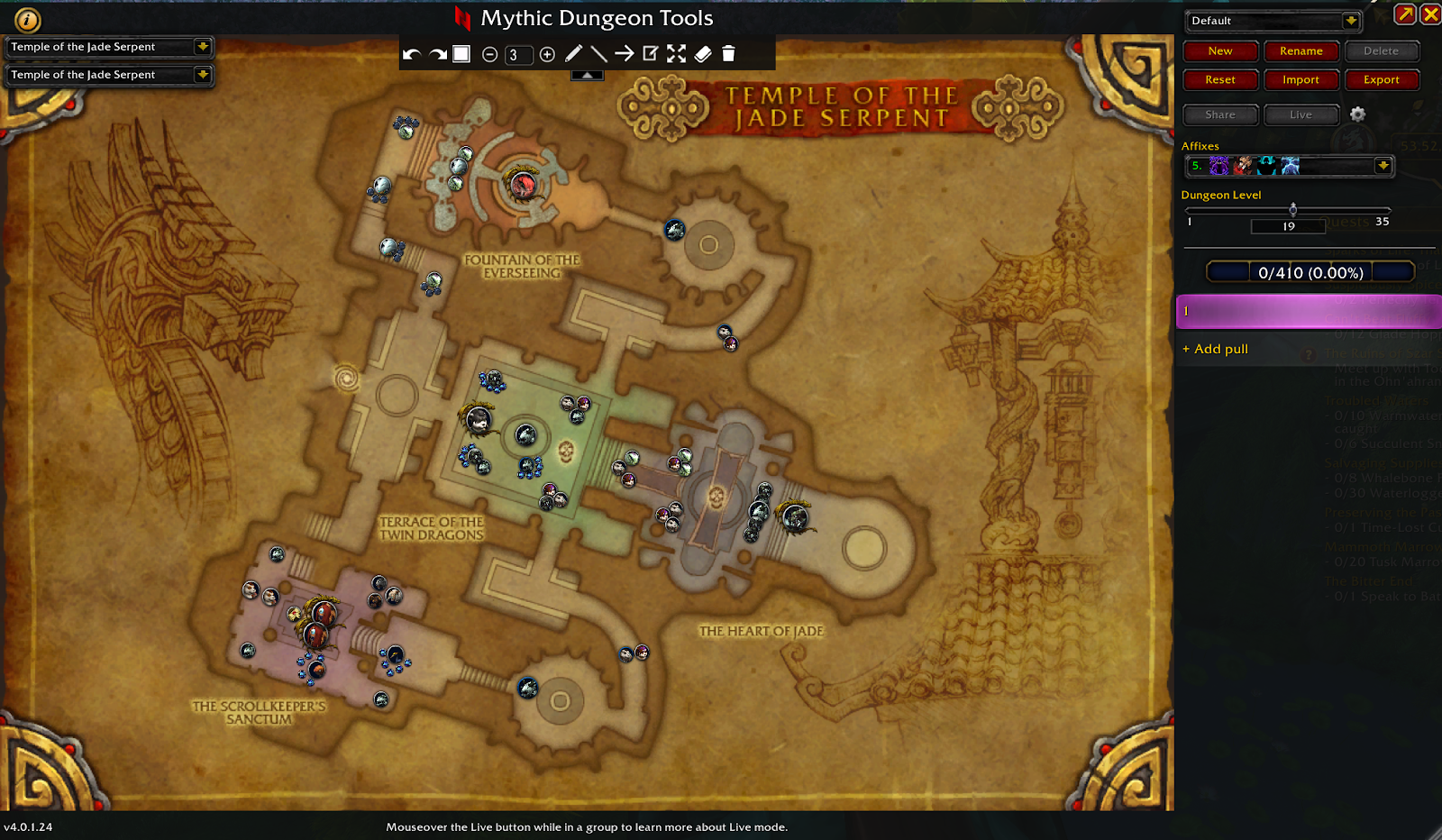Delete all drawings with the trash icon
The width and height of the screenshot is (1442, 840).
728,54
